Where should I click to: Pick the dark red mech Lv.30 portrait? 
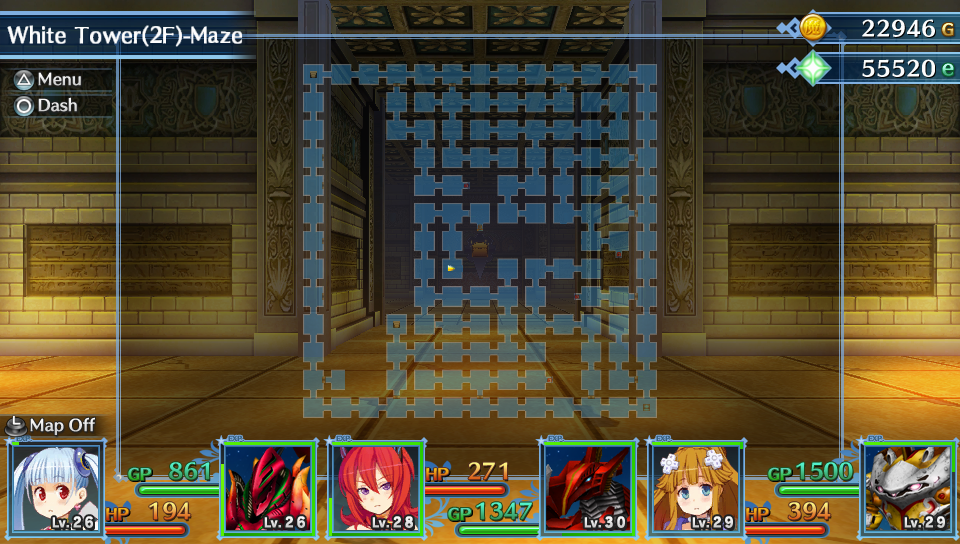[588, 487]
